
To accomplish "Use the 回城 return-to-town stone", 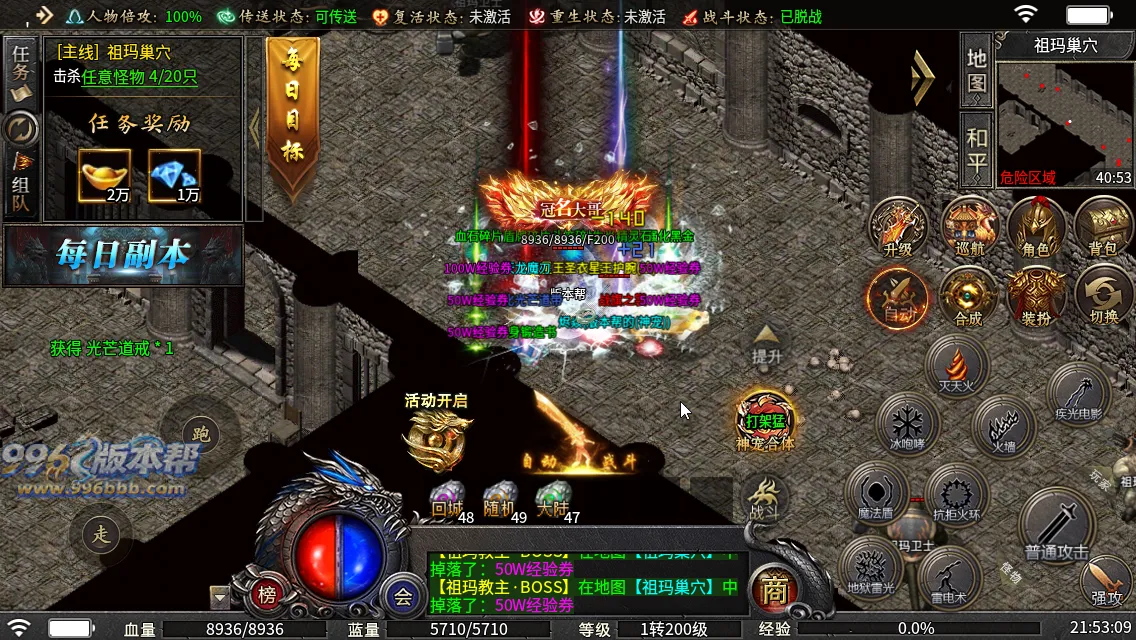I will [447, 500].
